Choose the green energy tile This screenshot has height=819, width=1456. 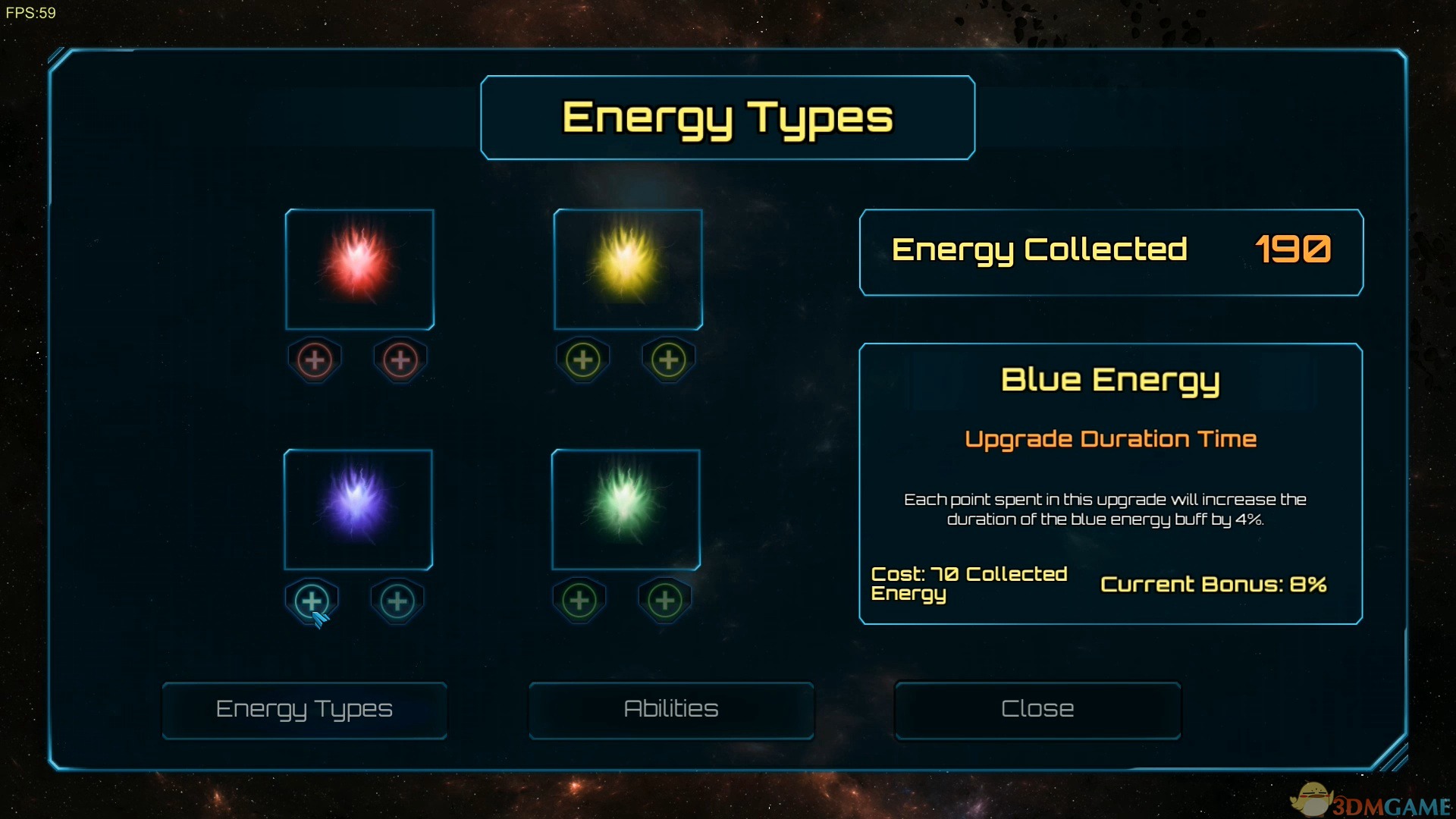tap(626, 509)
